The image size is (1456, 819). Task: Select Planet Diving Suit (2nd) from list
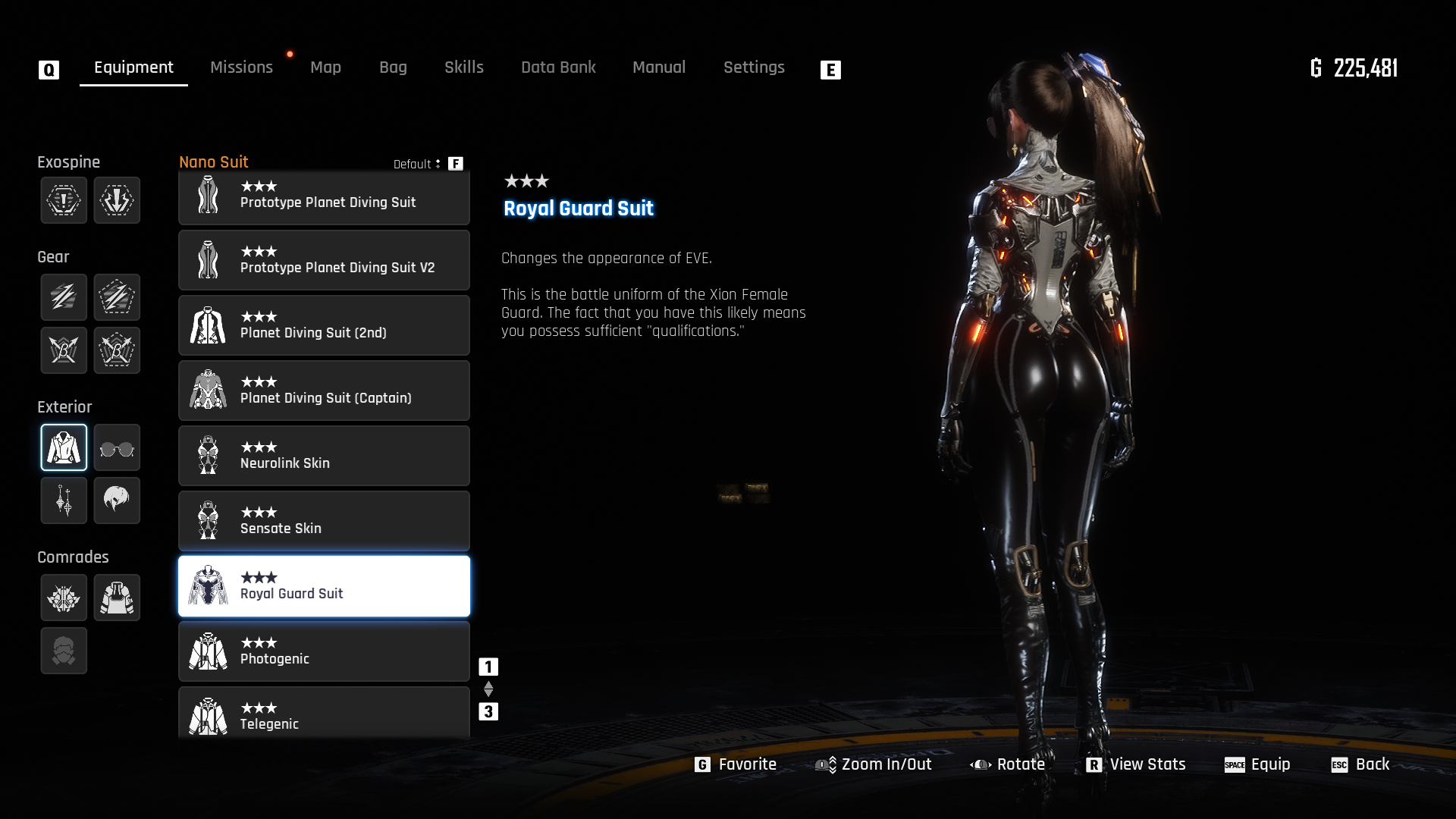pos(324,325)
